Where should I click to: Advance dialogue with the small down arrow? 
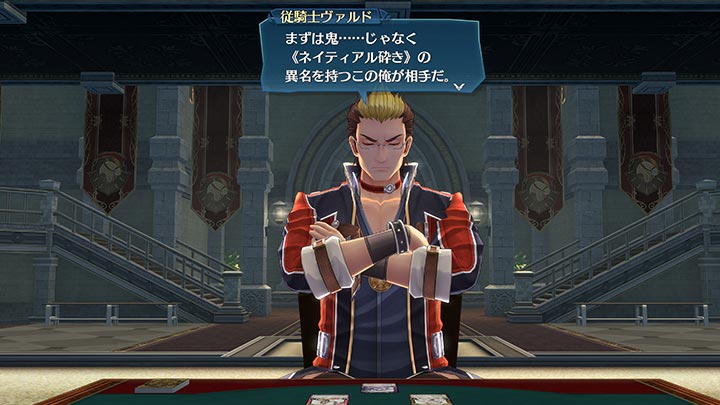click(458, 87)
